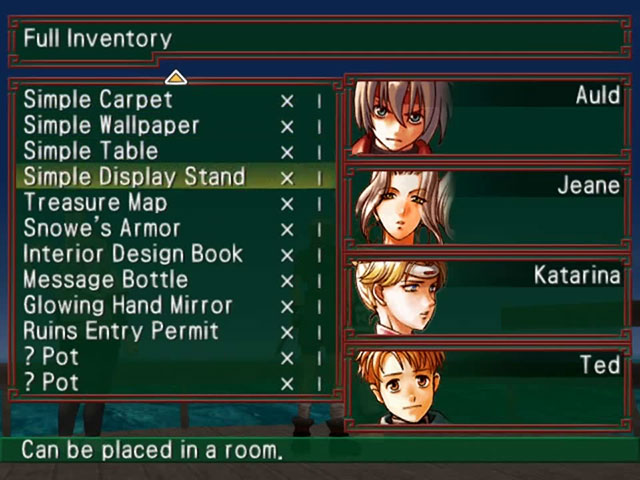The height and width of the screenshot is (480, 640).
Task: Pick the Simple Table entry
Action: pyautogui.click(x=90, y=152)
